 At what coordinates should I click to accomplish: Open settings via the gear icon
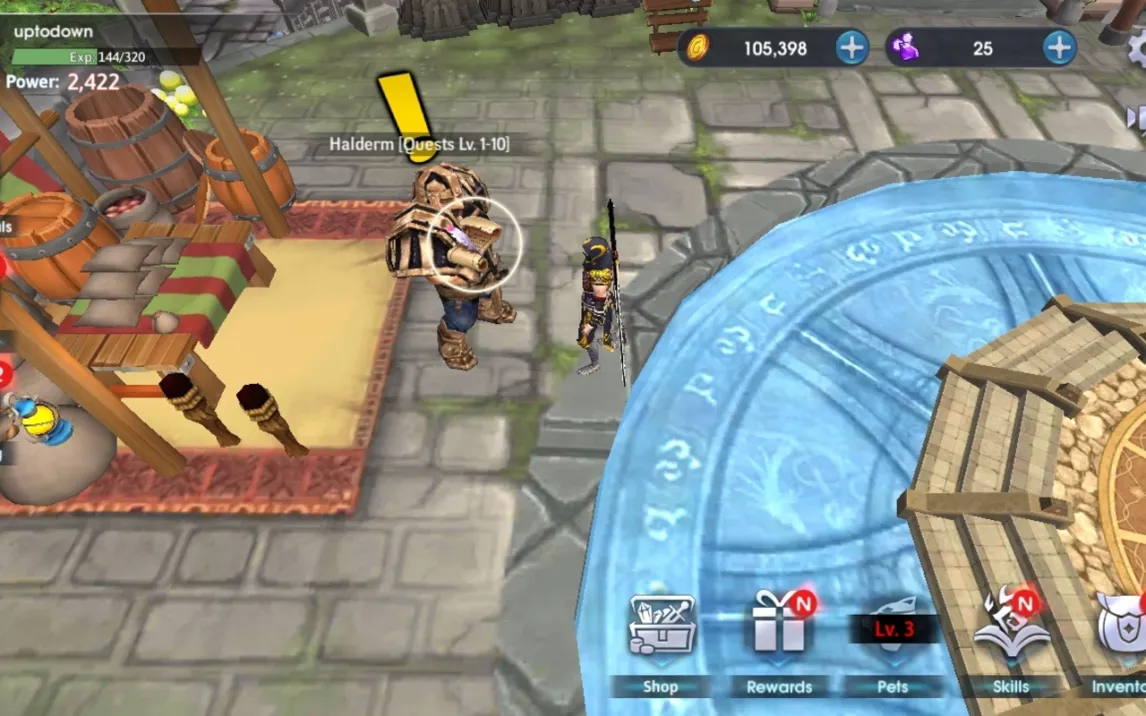point(1138,50)
